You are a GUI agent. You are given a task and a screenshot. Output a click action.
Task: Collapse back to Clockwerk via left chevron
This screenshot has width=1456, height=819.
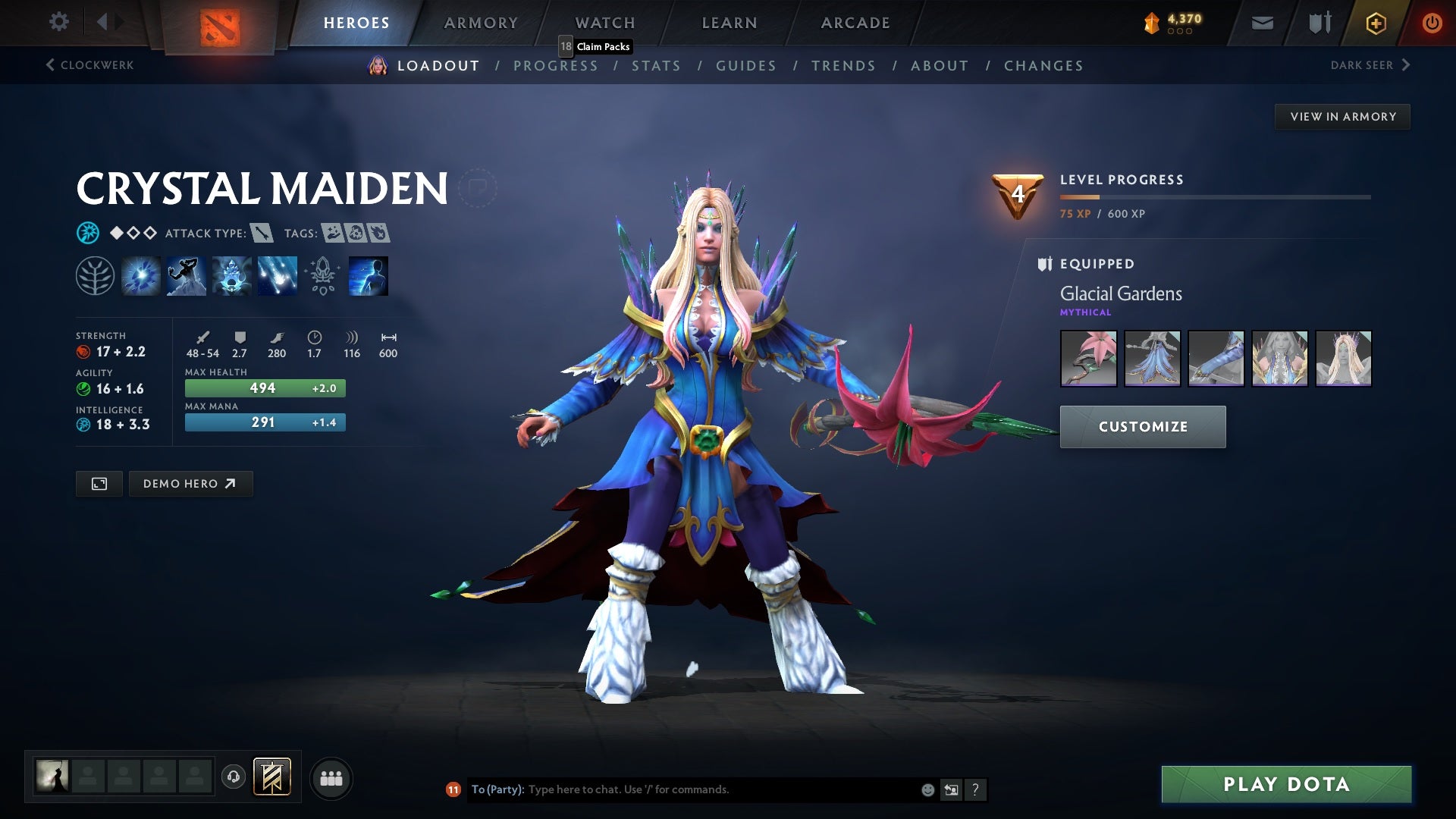tap(50, 65)
